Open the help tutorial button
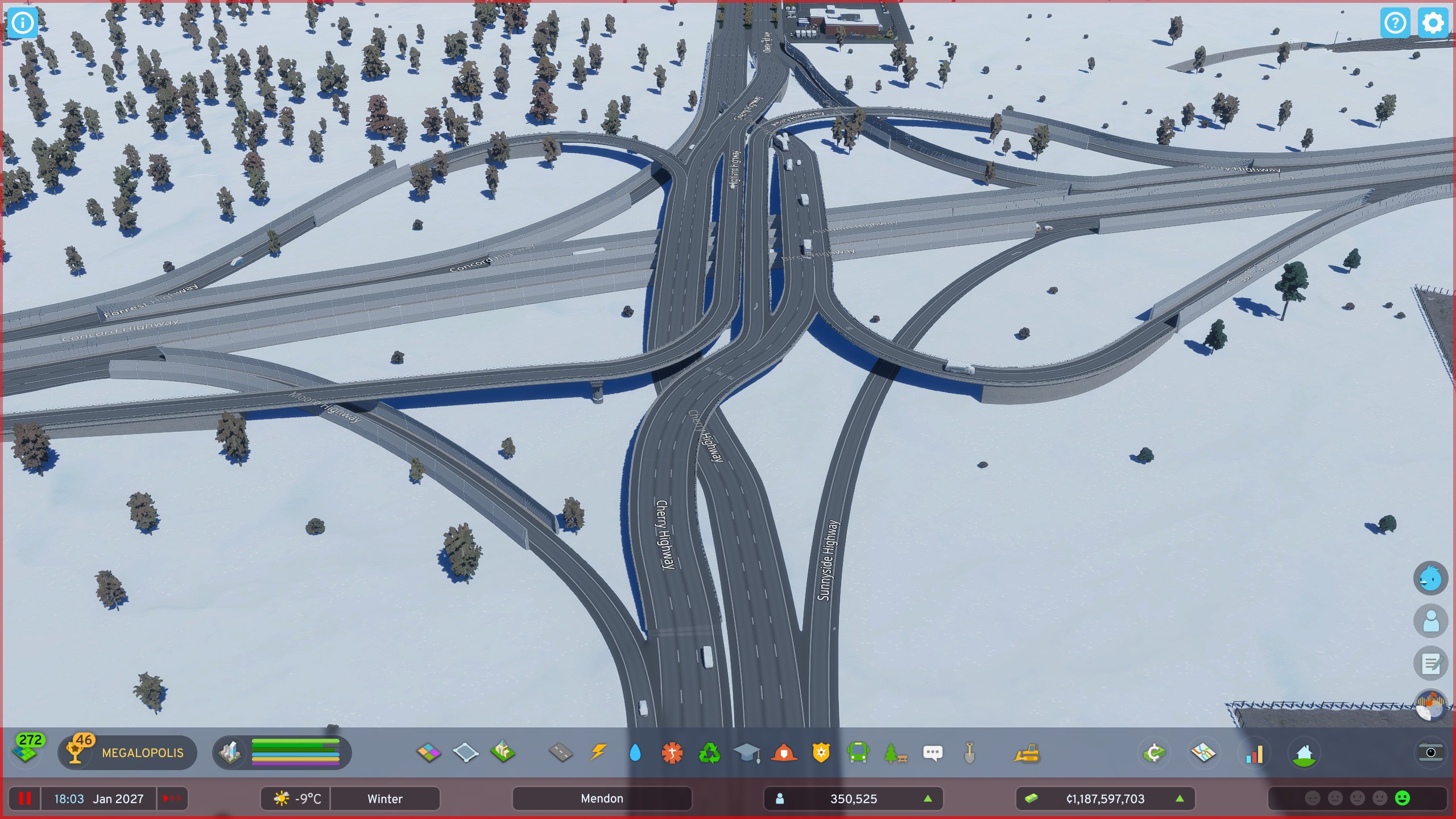This screenshot has height=819, width=1456. coord(1396,23)
